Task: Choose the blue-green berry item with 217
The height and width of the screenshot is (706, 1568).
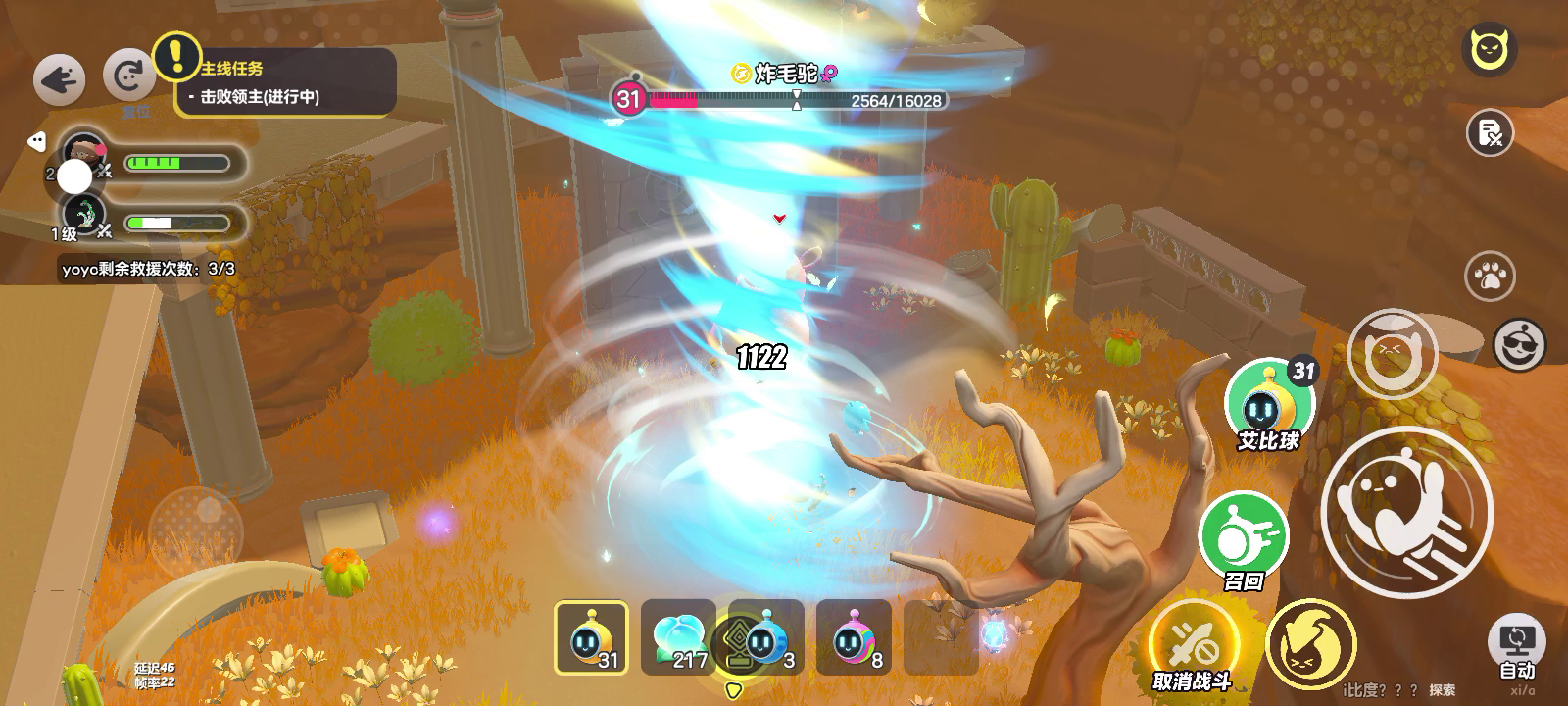Action: tap(677, 637)
